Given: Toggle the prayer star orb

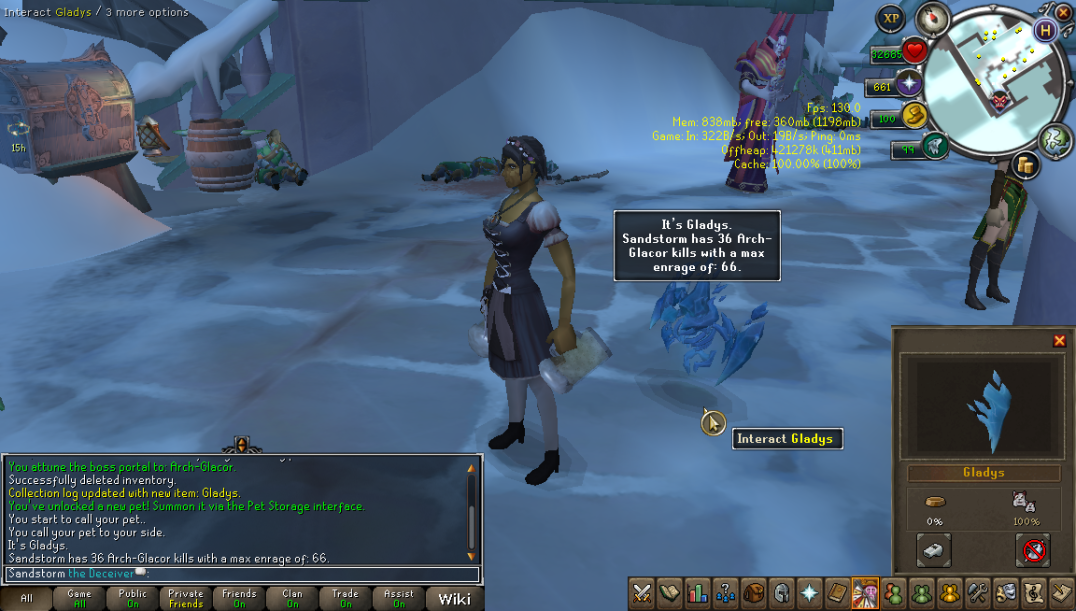Looking at the screenshot, I should (910, 84).
